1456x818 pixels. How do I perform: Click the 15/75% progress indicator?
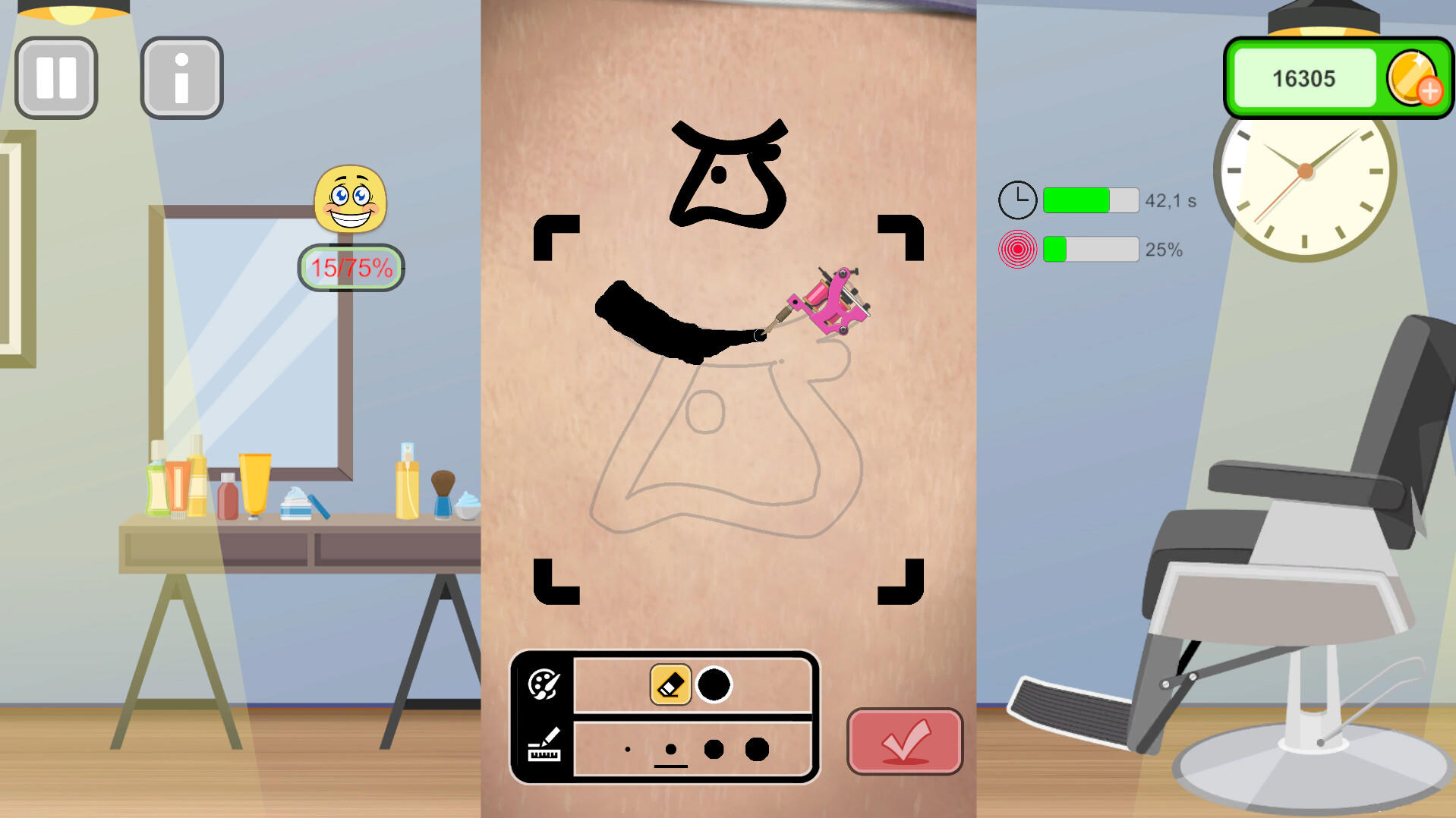(350, 267)
